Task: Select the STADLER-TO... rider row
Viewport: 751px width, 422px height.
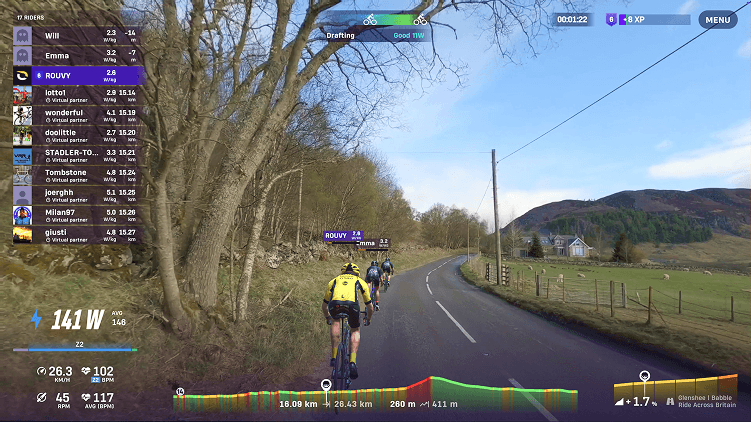Action: (76, 156)
